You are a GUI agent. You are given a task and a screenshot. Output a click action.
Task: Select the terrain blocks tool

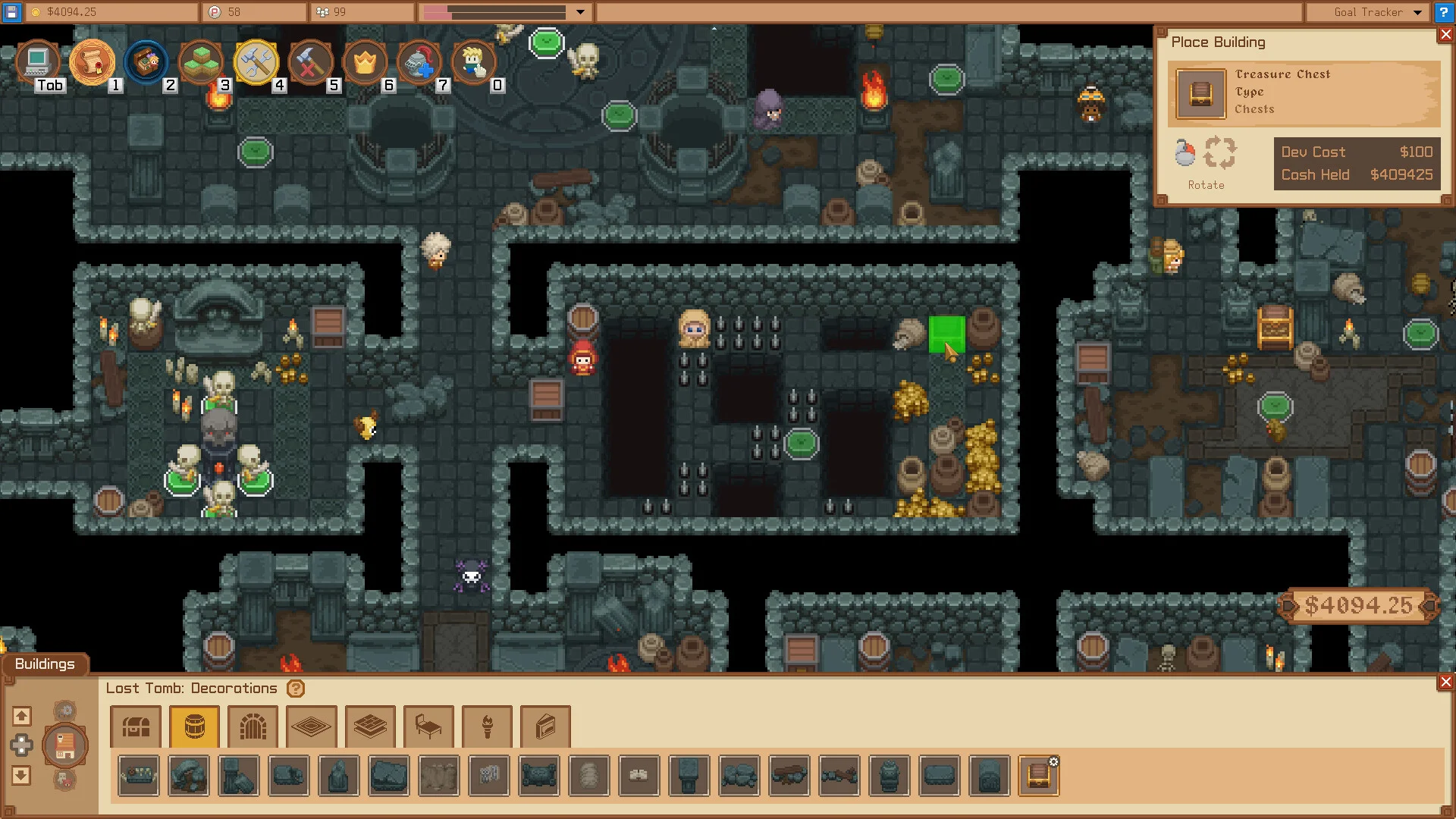click(201, 62)
